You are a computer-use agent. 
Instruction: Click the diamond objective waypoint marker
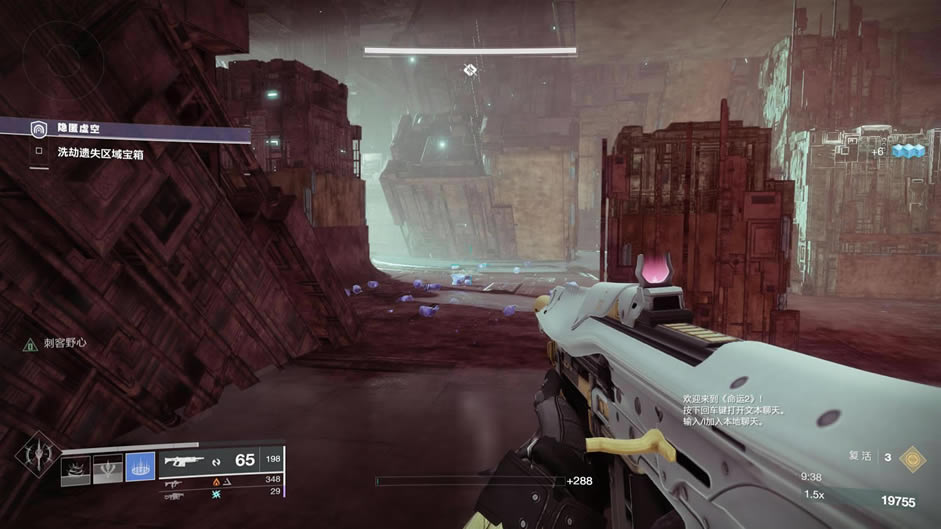click(x=470, y=69)
